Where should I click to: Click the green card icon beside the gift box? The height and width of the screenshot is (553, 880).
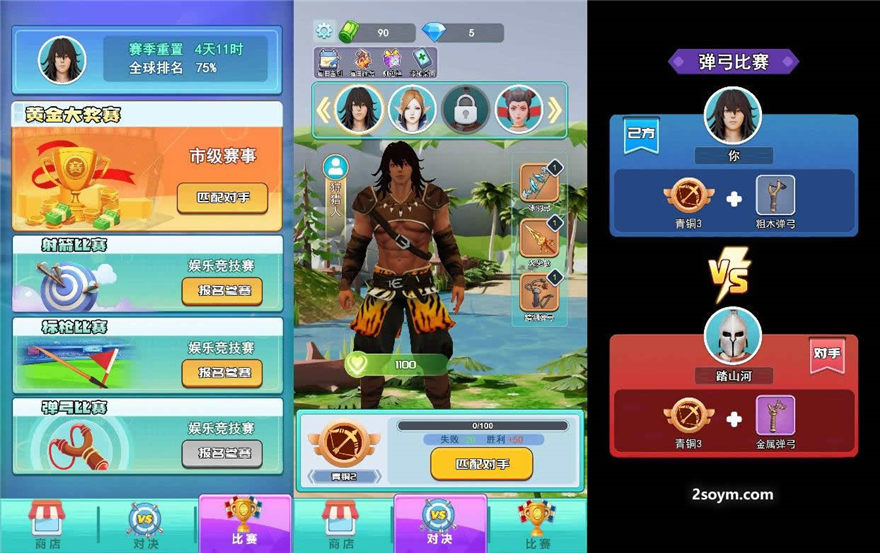click(x=422, y=62)
